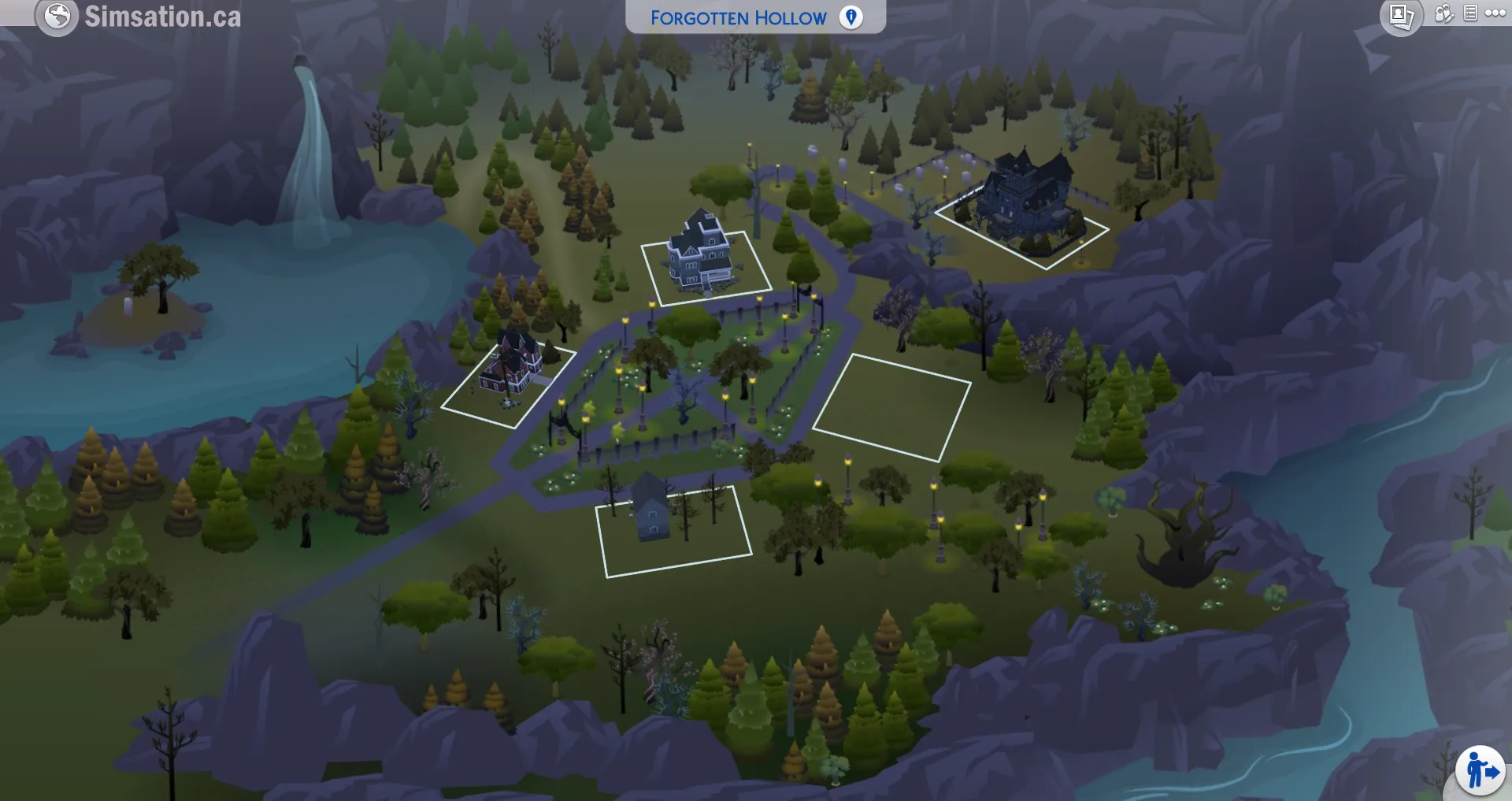Open the more options ellipsis icon
The image size is (1512, 801).
point(1494,12)
